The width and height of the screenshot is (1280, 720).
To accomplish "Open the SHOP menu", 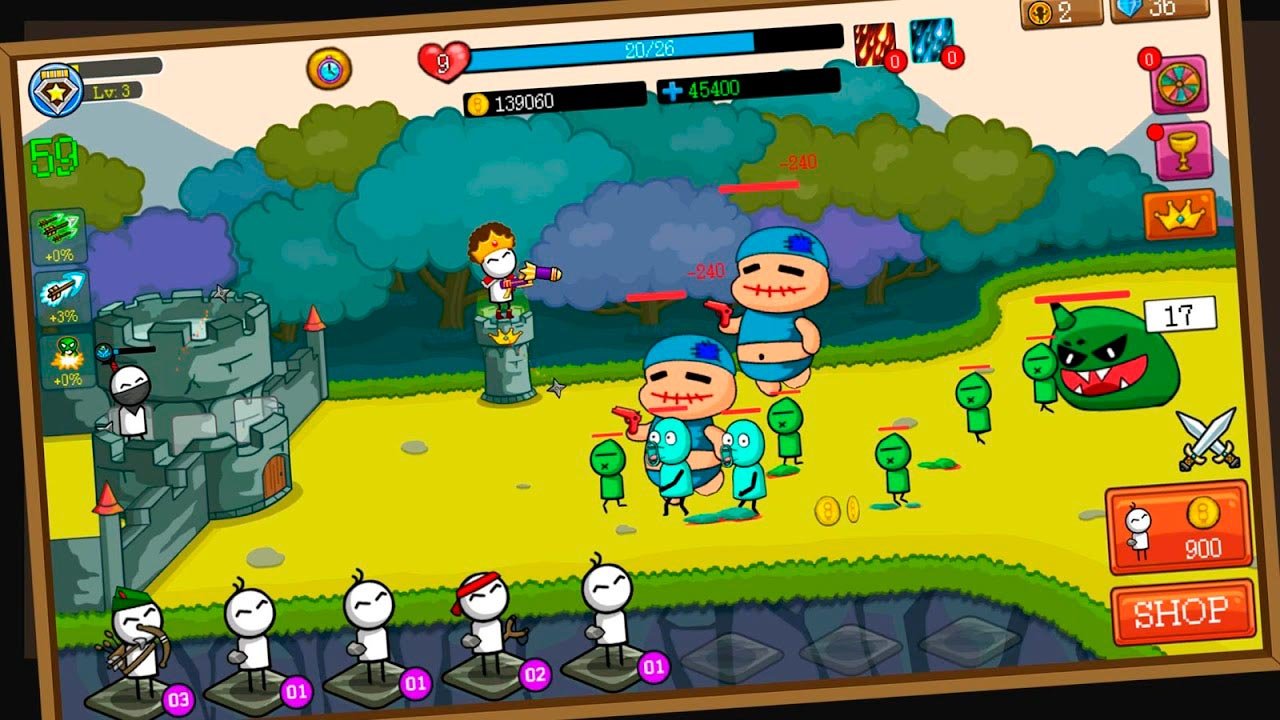I will pos(1182,609).
